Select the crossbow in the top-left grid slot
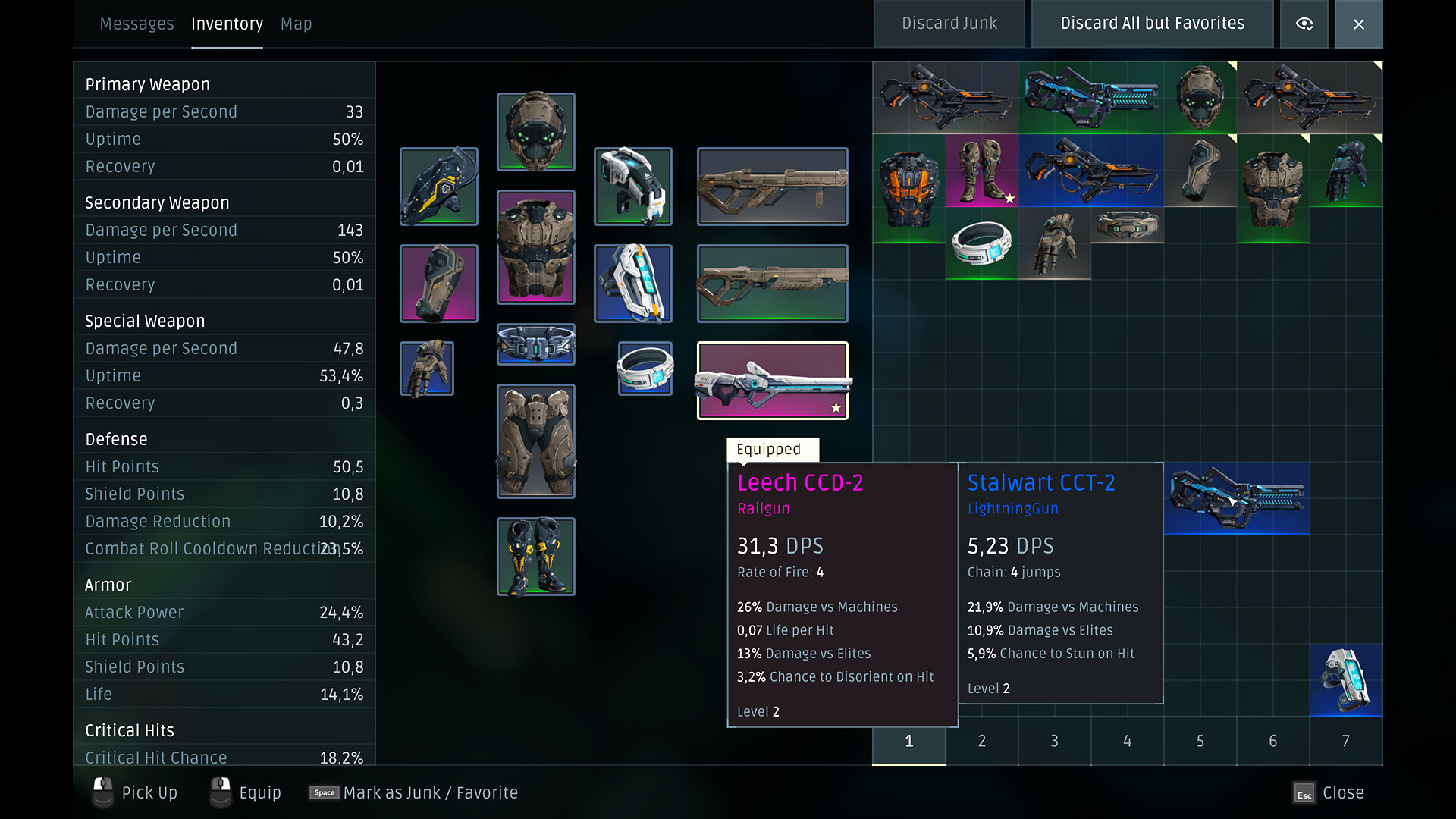The image size is (1456, 819). coord(945,97)
